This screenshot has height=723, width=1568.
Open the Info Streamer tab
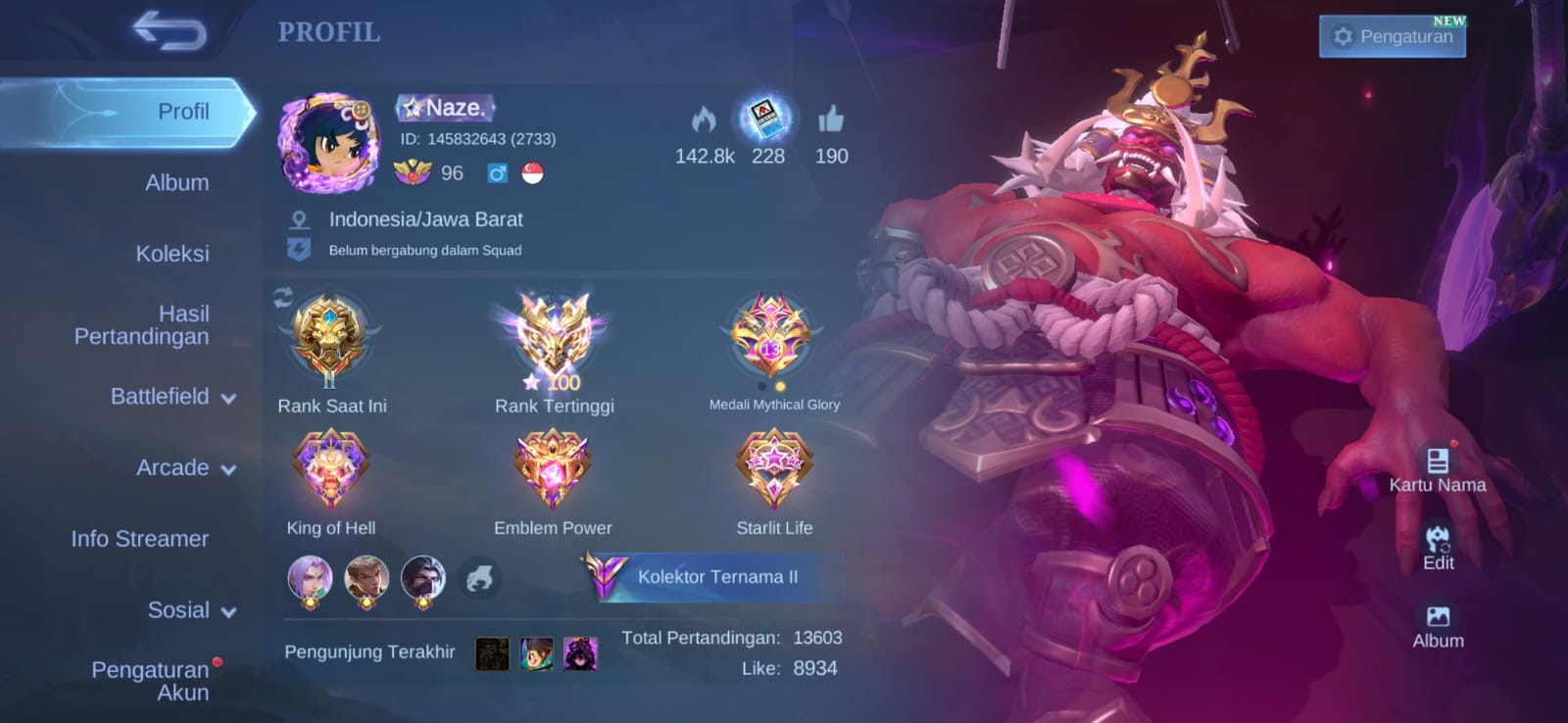tap(140, 539)
